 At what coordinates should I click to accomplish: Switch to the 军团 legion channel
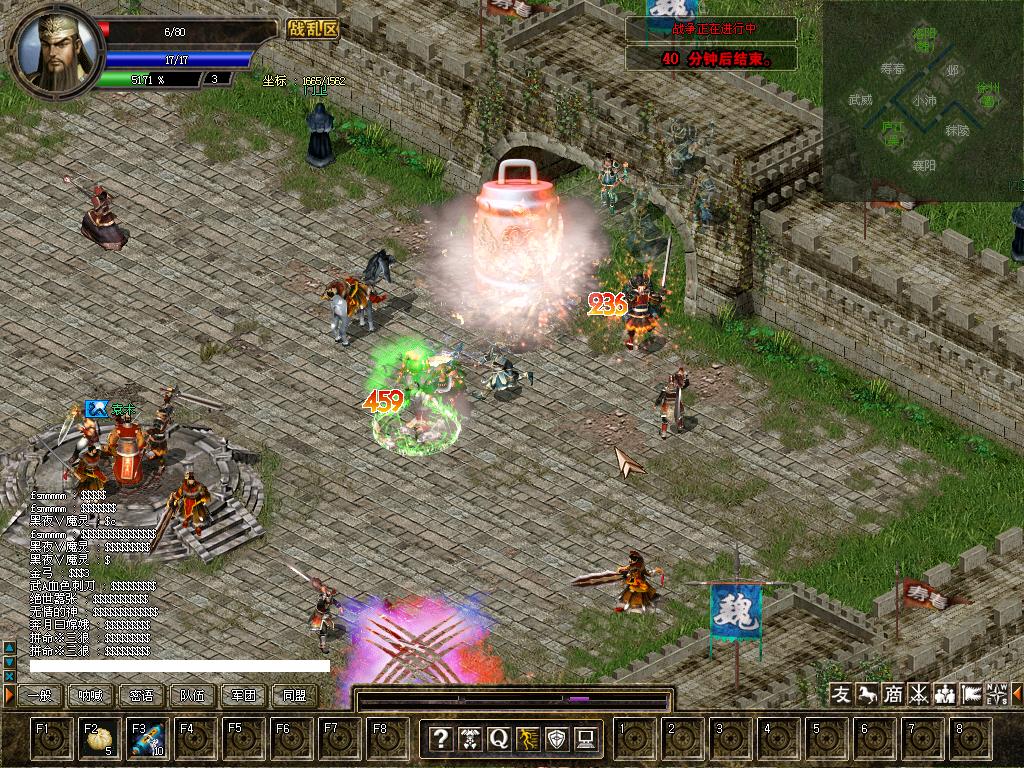243,695
